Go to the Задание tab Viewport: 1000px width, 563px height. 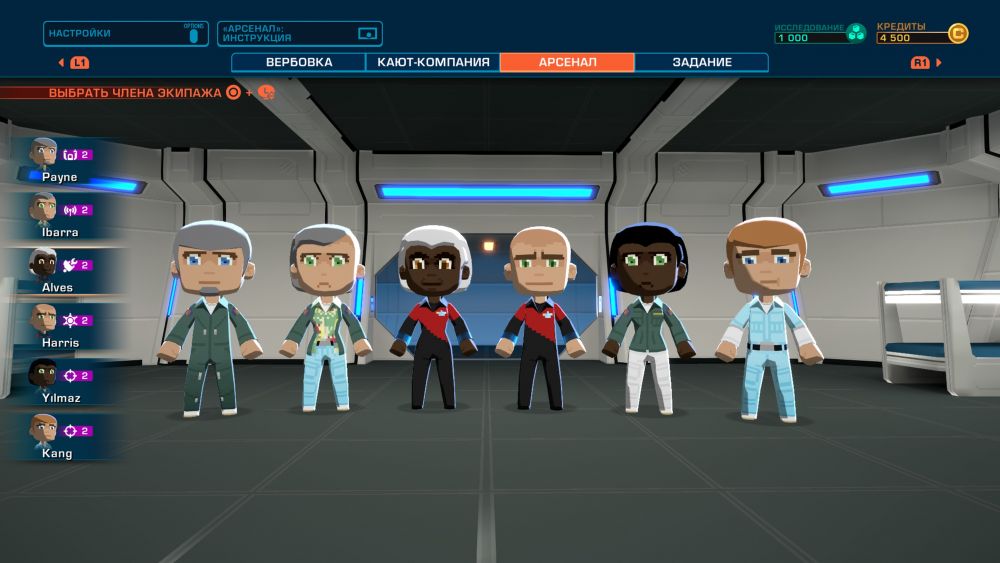[701, 62]
